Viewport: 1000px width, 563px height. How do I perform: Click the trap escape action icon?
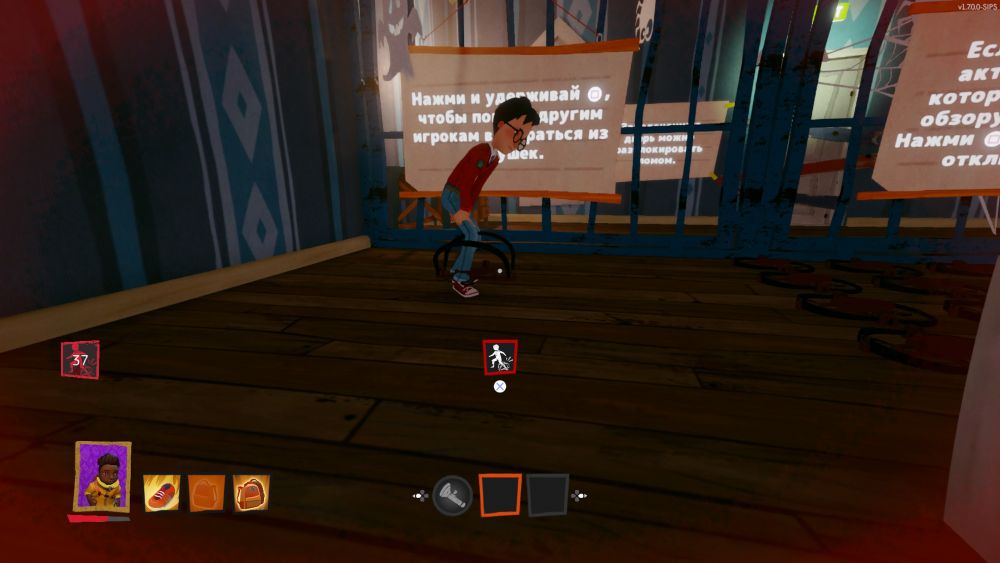500,357
